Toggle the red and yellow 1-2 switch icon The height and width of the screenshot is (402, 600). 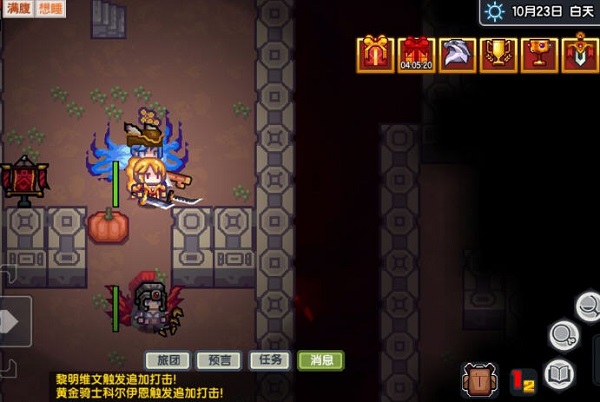click(x=523, y=380)
